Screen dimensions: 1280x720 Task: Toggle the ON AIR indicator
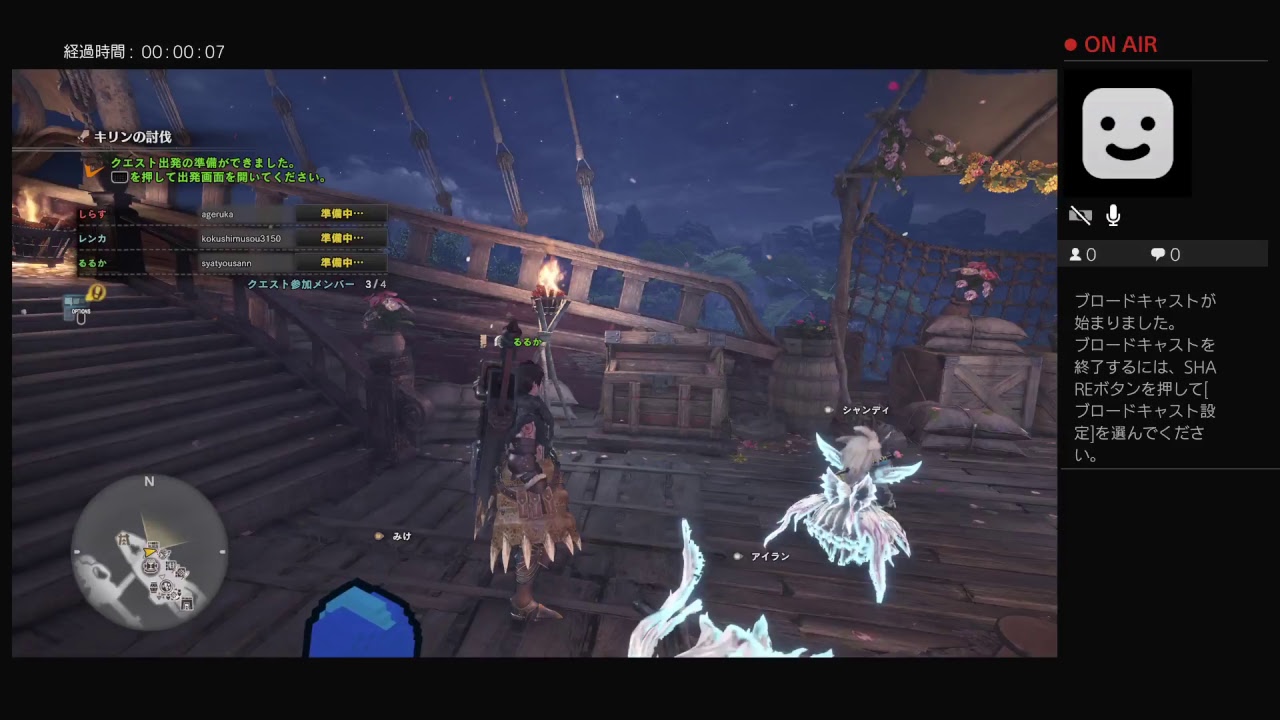[x=1110, y=44]
